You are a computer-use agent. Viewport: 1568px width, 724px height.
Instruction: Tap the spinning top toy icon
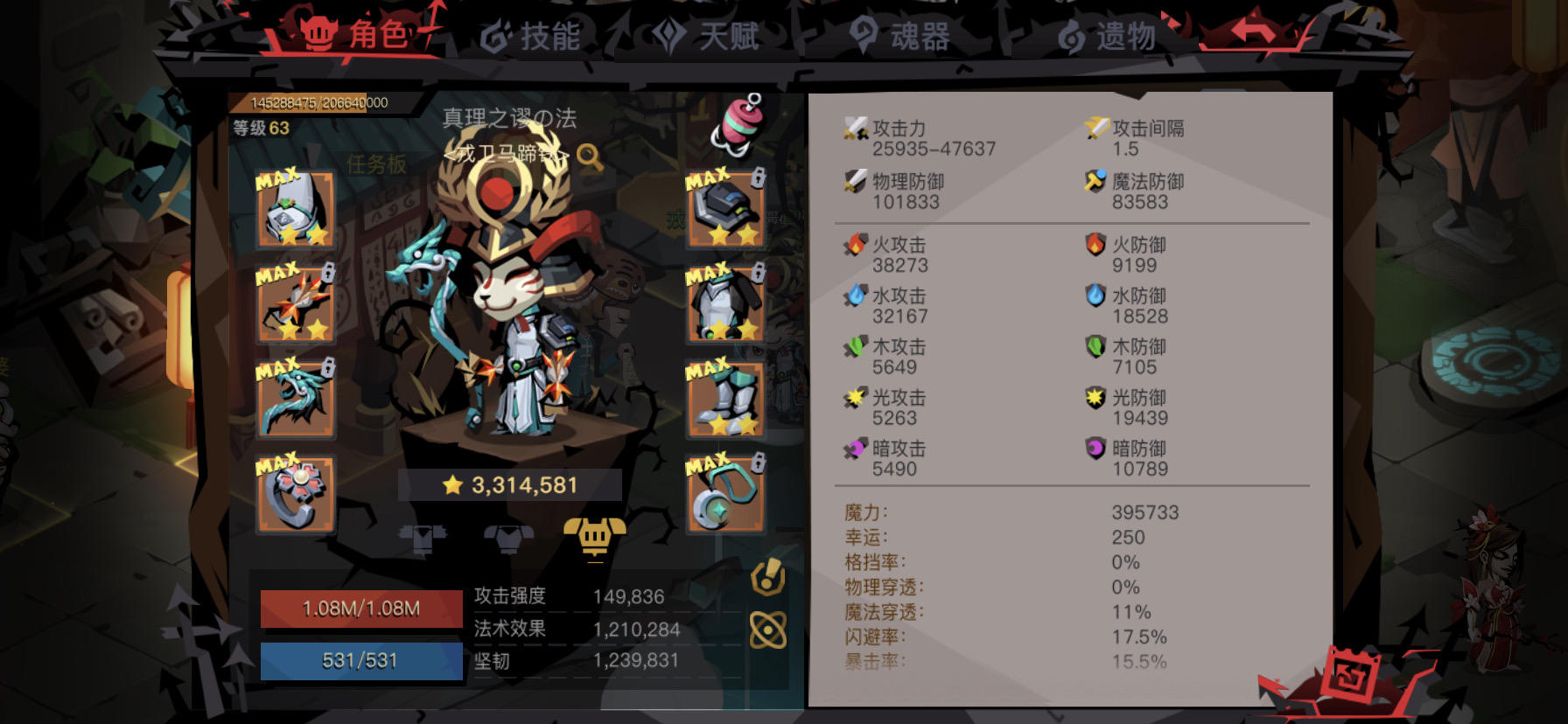click(x=739, y=122)
